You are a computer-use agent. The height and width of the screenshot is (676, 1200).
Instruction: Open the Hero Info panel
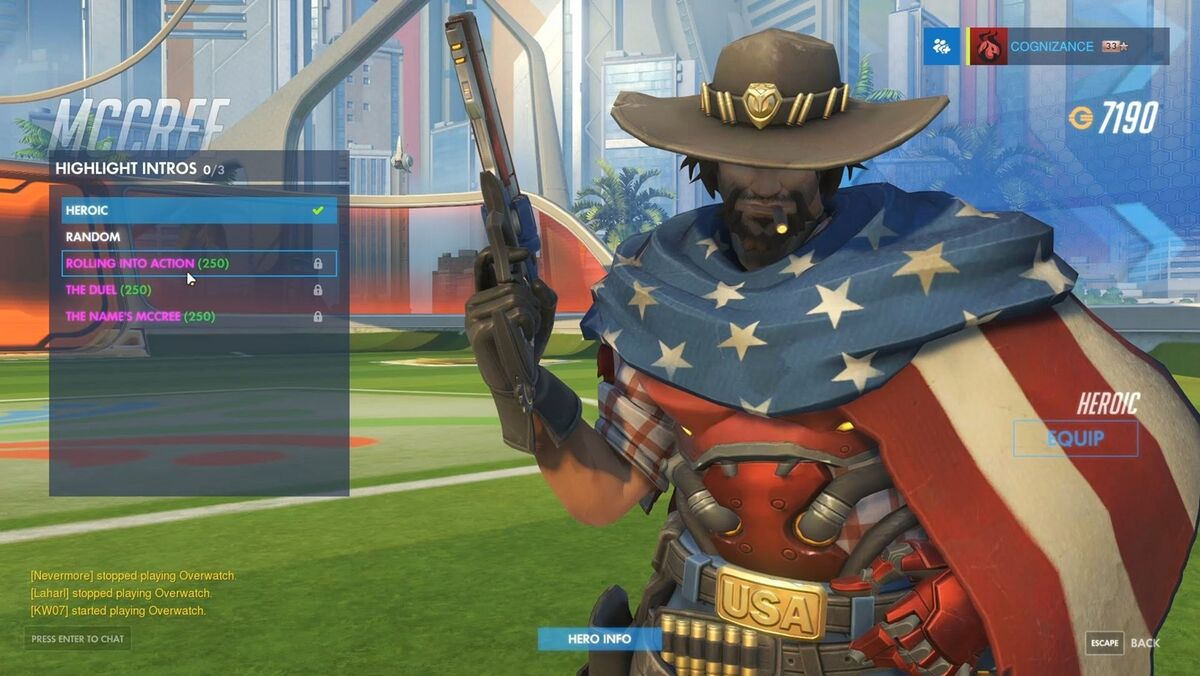(x=599, y=639)
